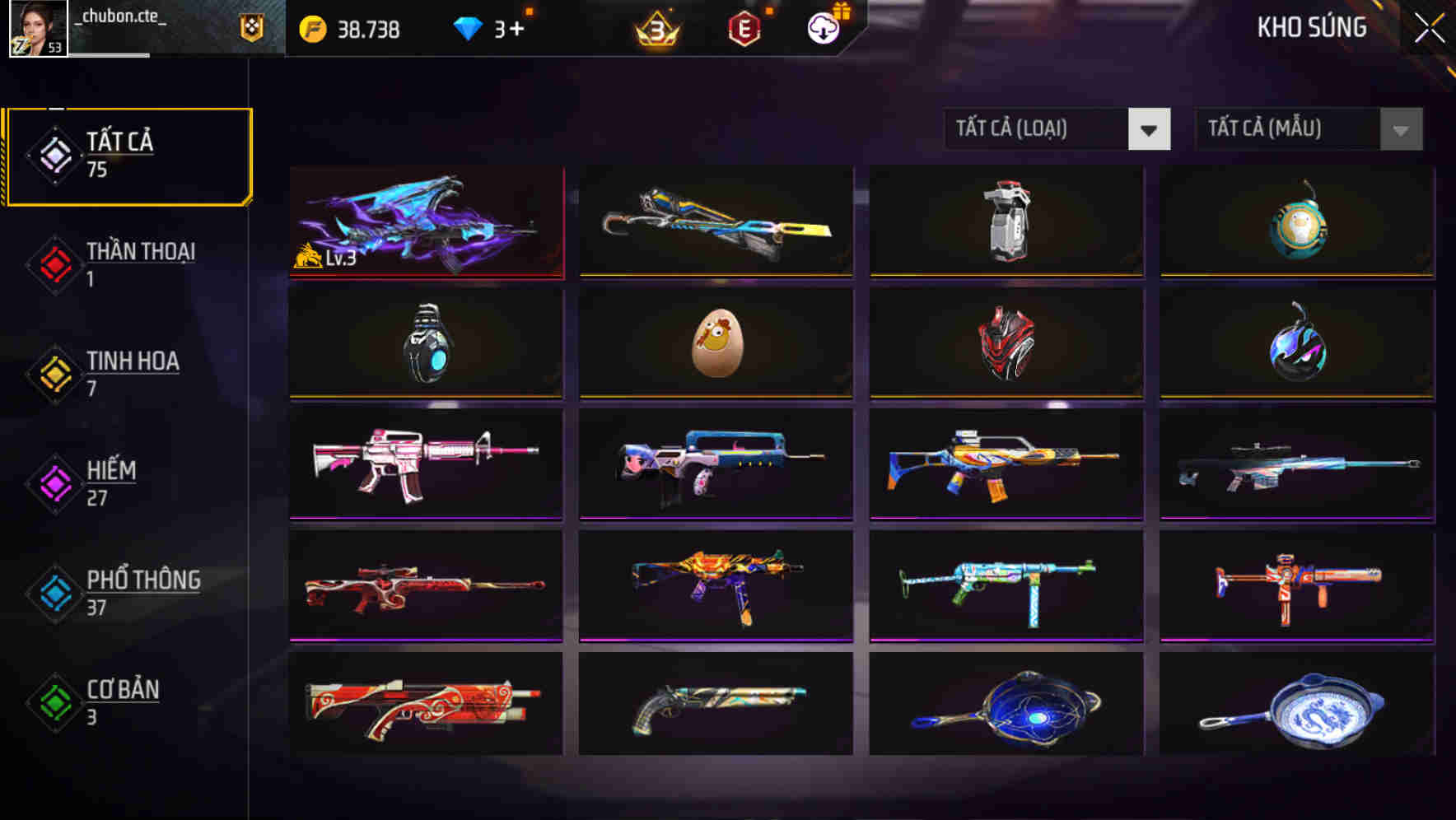Open the TẤT CẢ (MẪU) filter dropdown
The width and height of the screenshot is (1456, 820).
coord(1289,129)
